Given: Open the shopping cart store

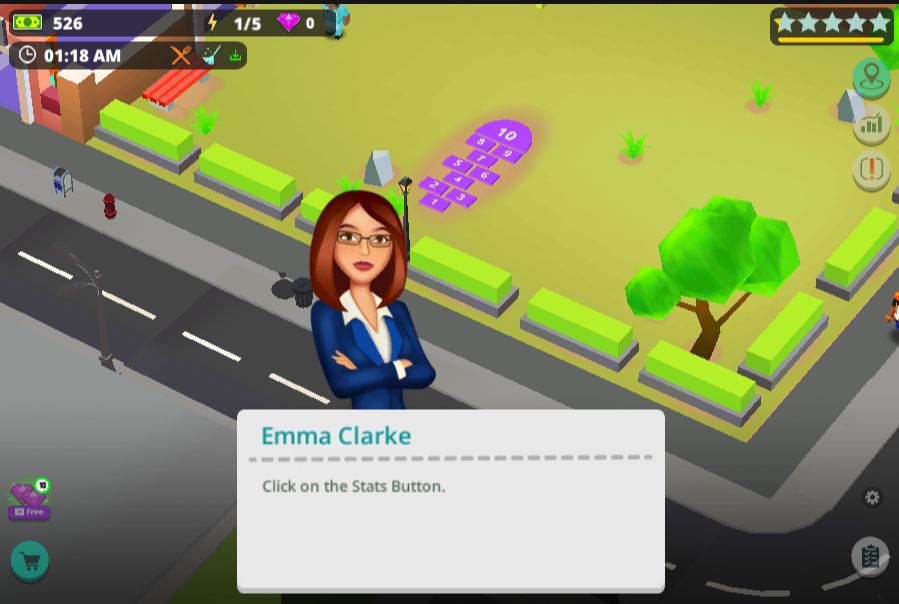Looking at the screenshot, I should (x=30, y=561).
